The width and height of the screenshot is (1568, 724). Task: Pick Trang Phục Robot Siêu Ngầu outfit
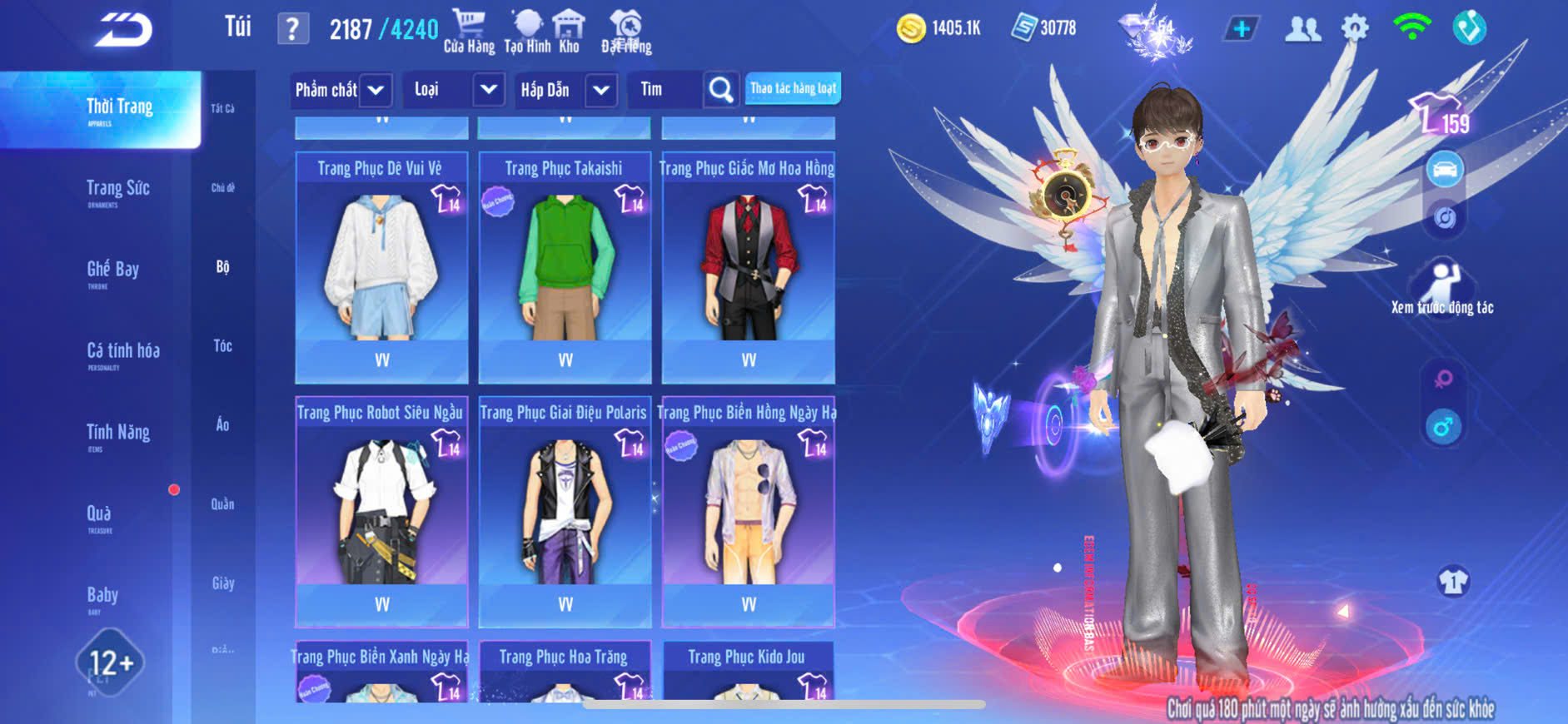(x=381, y=511)
